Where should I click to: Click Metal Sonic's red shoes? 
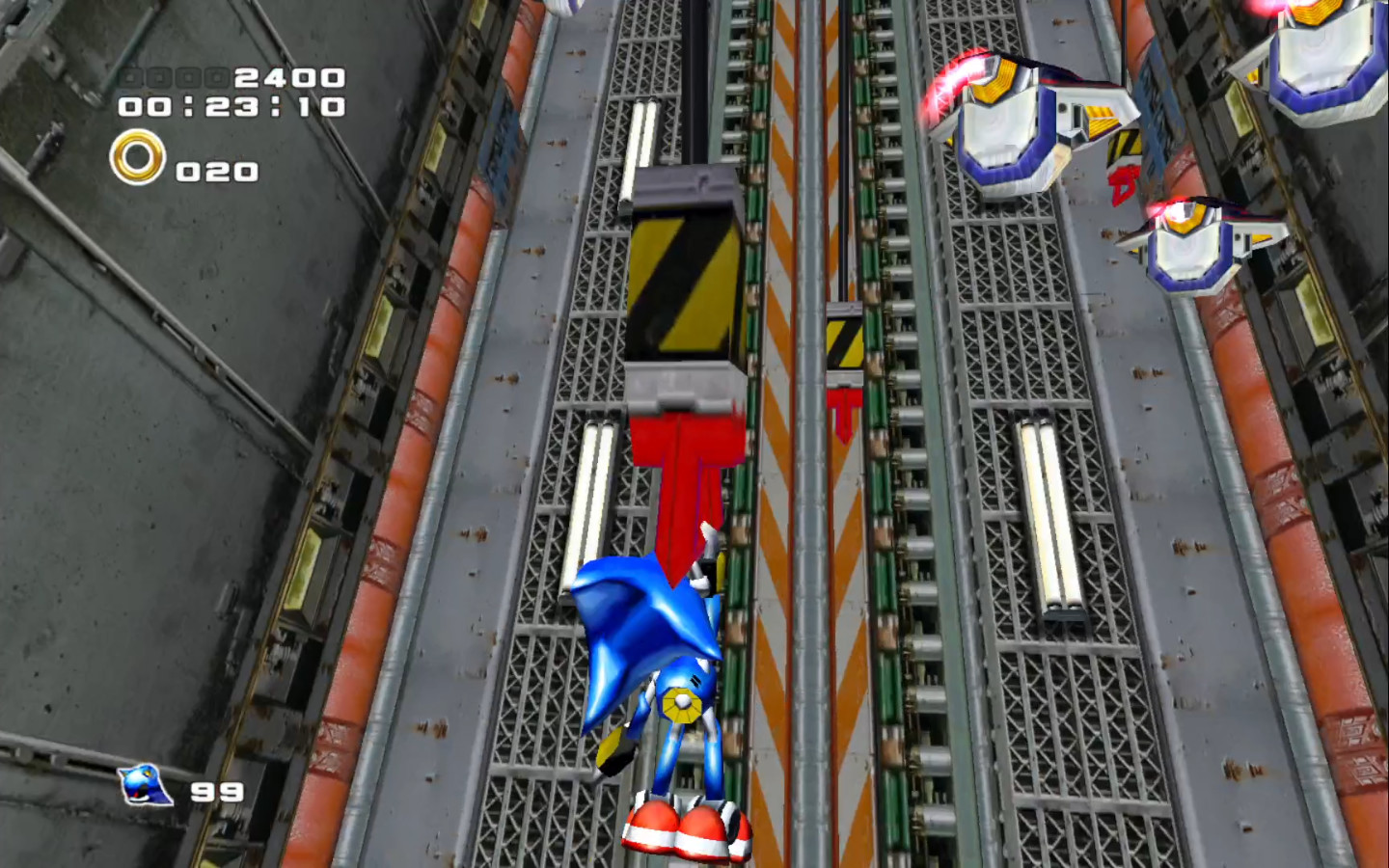point(690,825)
